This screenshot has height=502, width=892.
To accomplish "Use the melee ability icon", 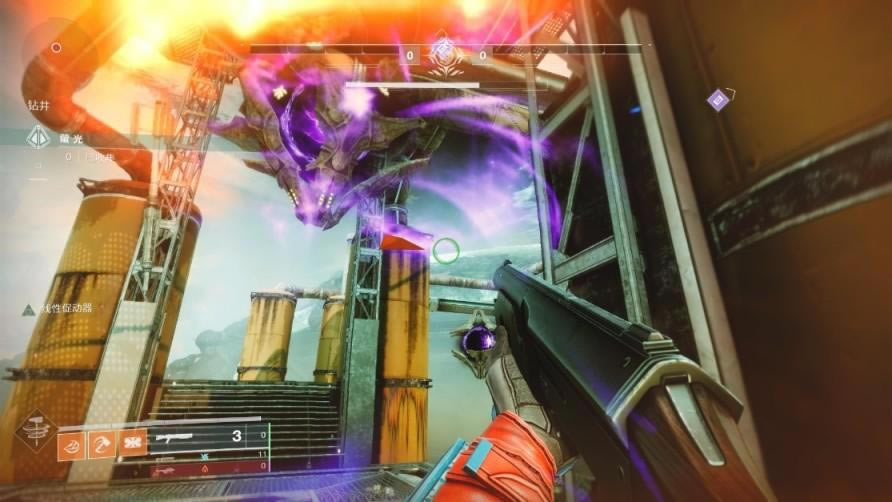I will (x=102, y=443).
